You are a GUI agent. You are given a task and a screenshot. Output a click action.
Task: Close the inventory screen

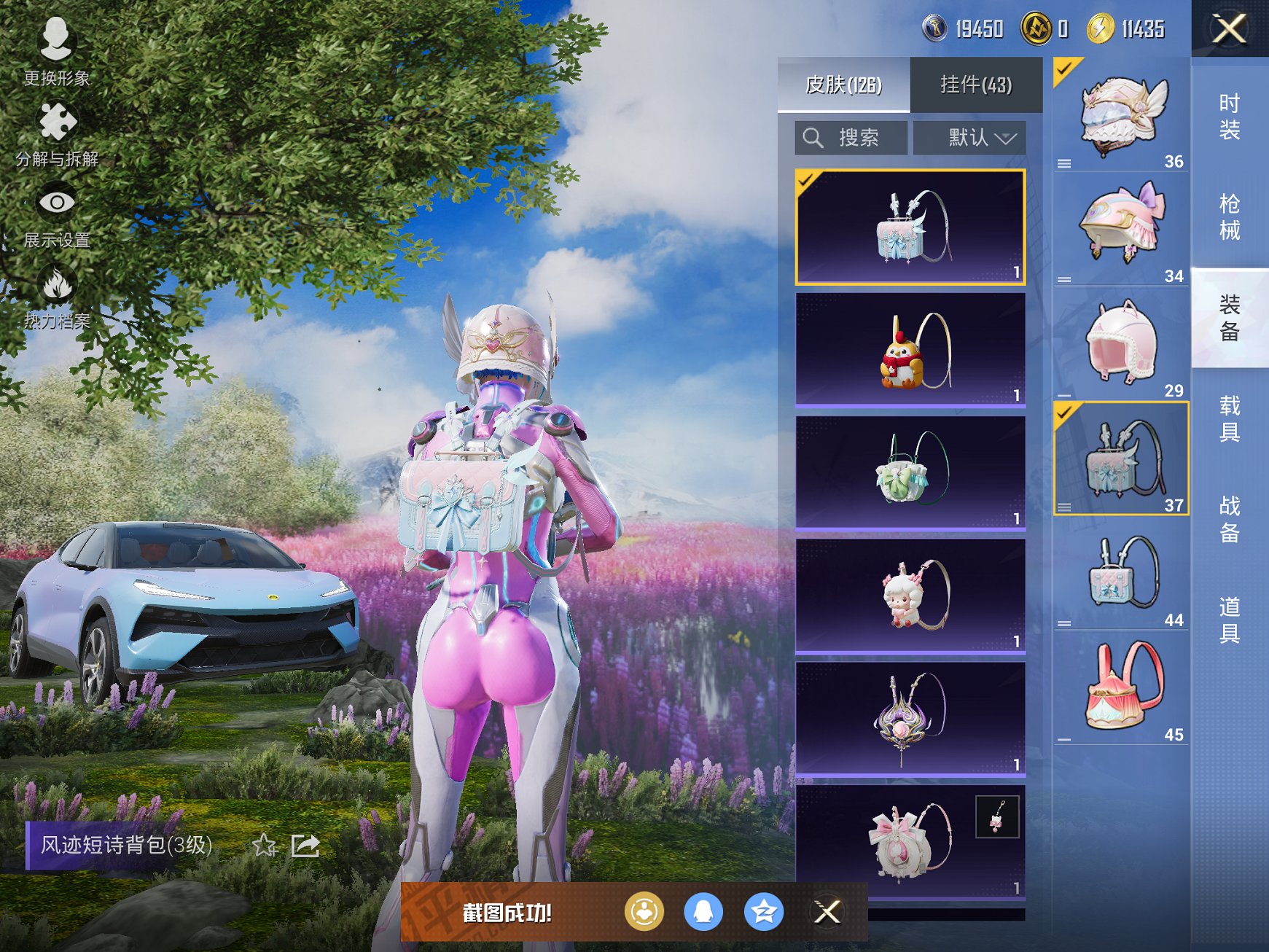coord(1229,29)
